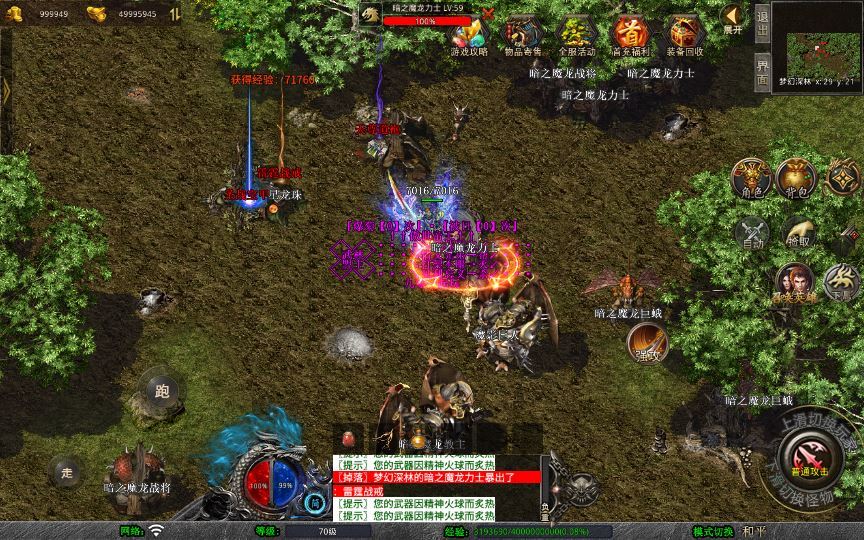Viewport: 864px width, 540px height.
Task: Tap the 拾取 pickup hand button
Action: pyautogui.click(x=798, y=233)
